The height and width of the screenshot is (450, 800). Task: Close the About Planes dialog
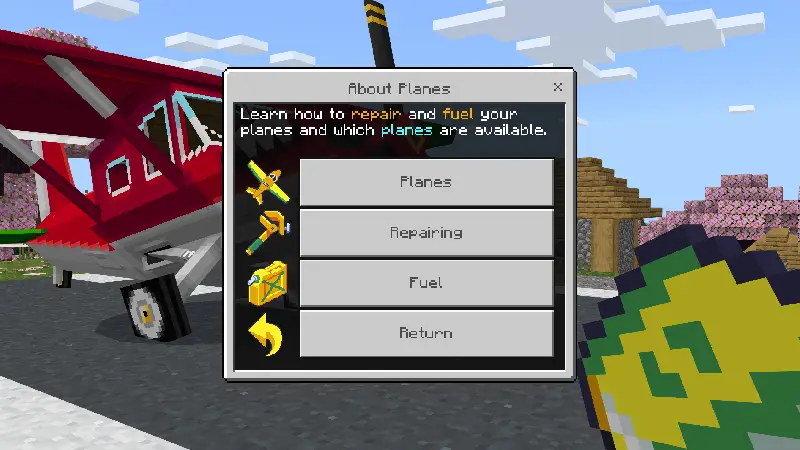point(558,87)
